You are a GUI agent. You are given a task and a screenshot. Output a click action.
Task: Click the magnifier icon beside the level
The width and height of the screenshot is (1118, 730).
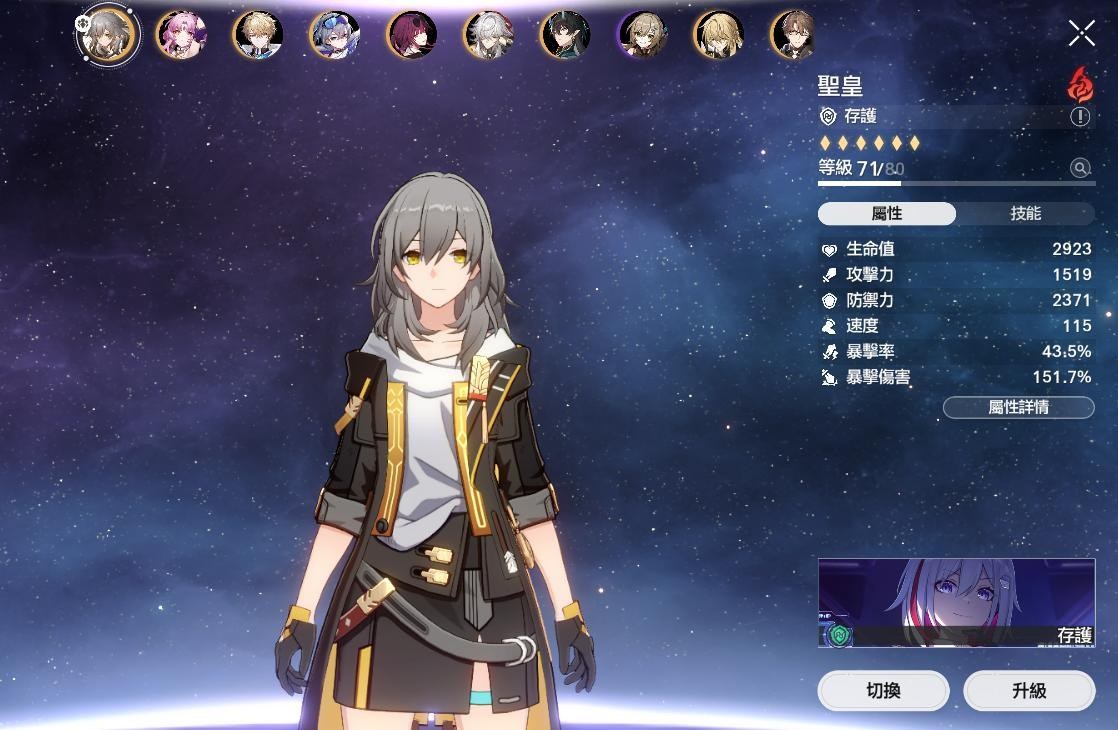(1080, 168)
